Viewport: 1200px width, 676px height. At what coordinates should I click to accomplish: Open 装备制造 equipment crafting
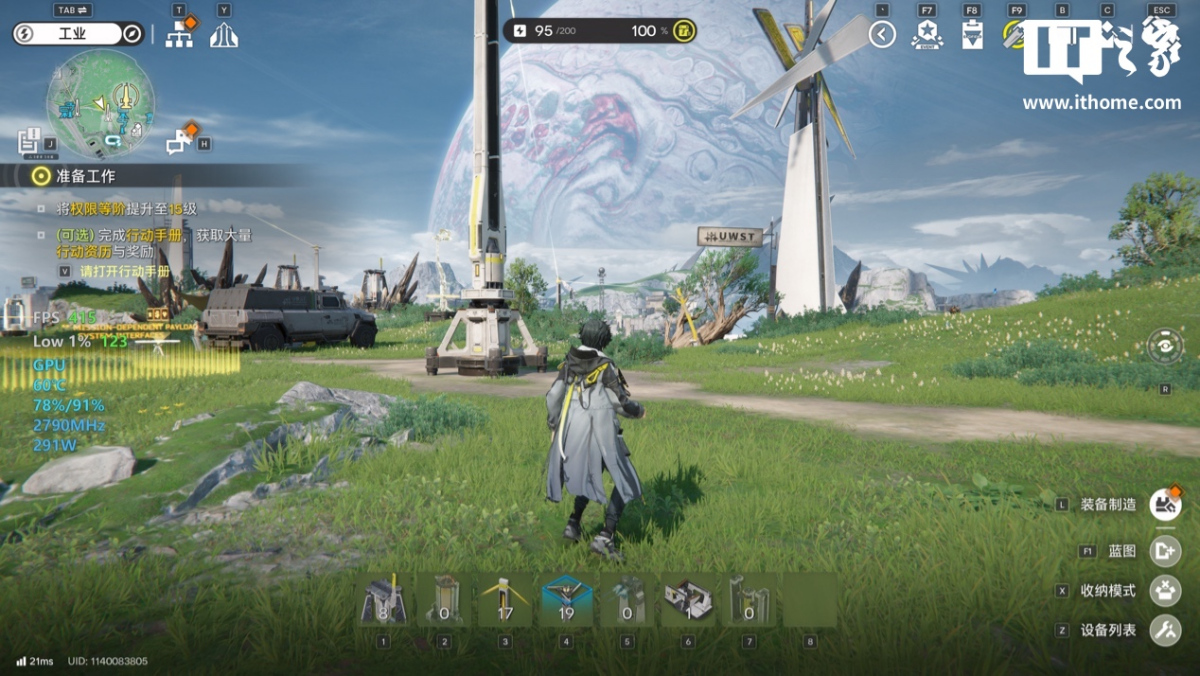[x=1165, y=505]
